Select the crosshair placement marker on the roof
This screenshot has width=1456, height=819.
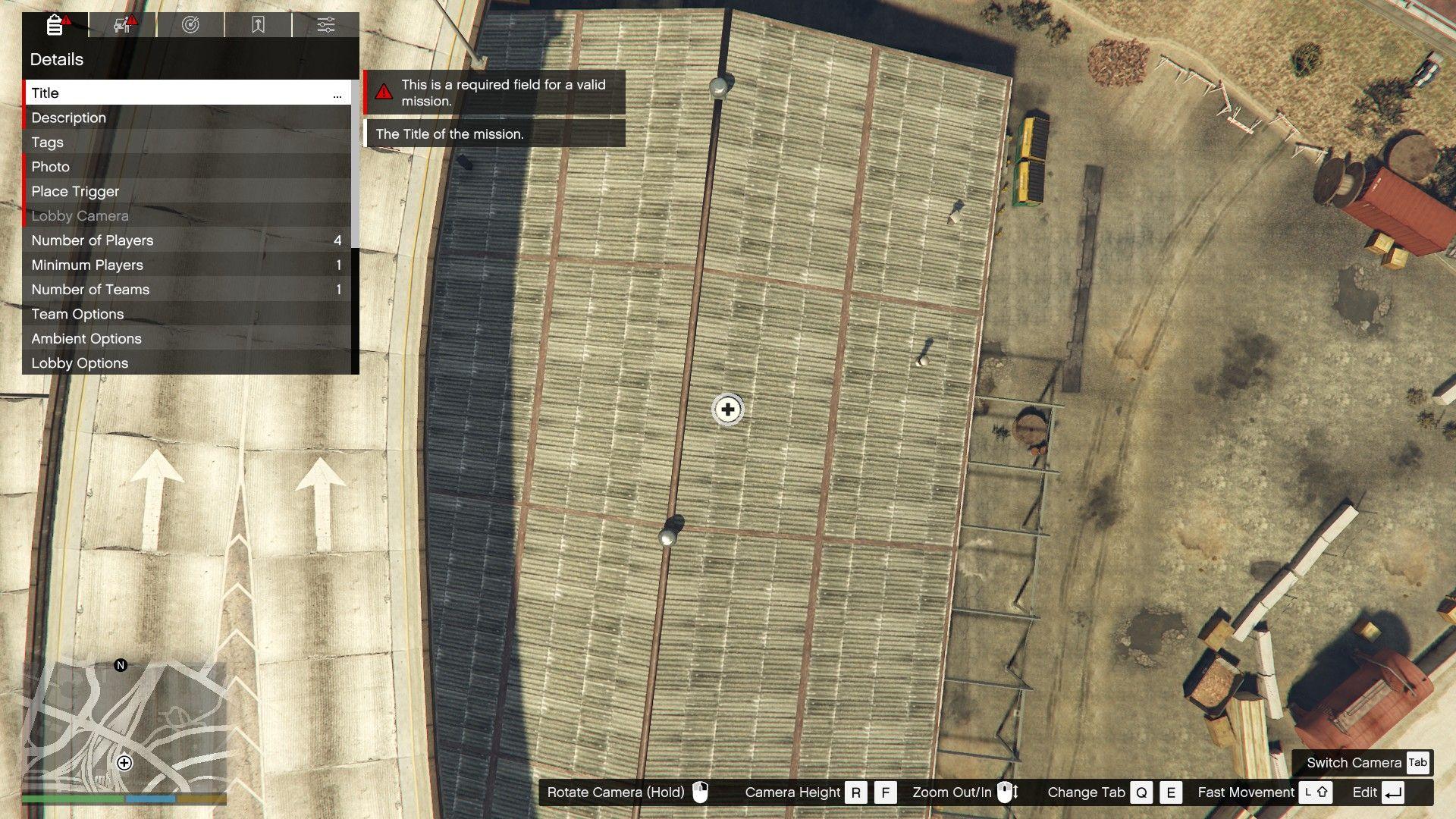726,409
